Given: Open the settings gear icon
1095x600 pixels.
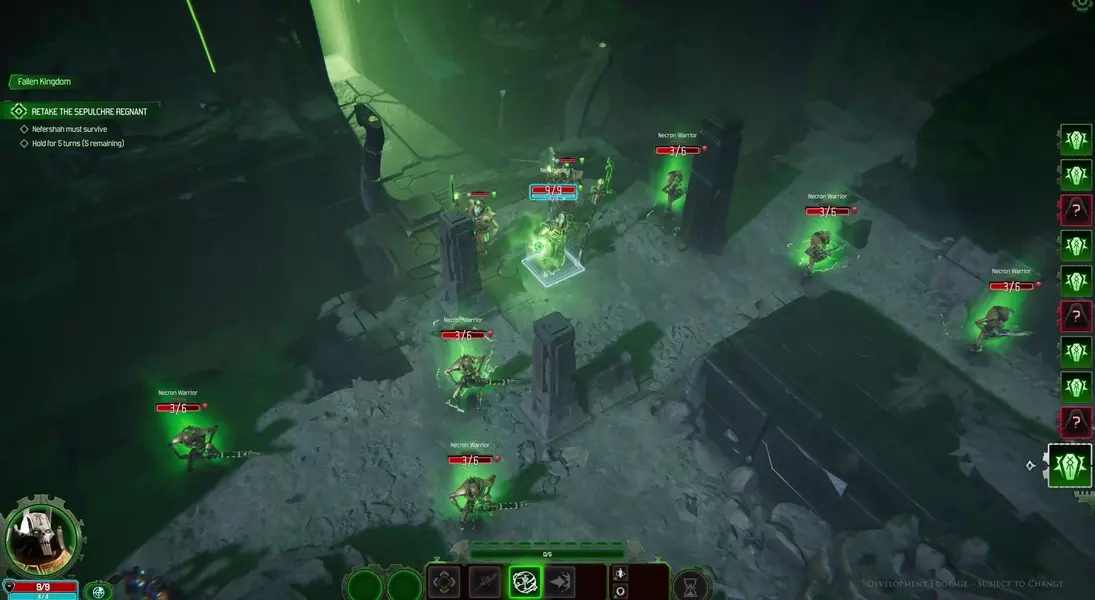Looking at the screenshot, I should (1081, 5).
